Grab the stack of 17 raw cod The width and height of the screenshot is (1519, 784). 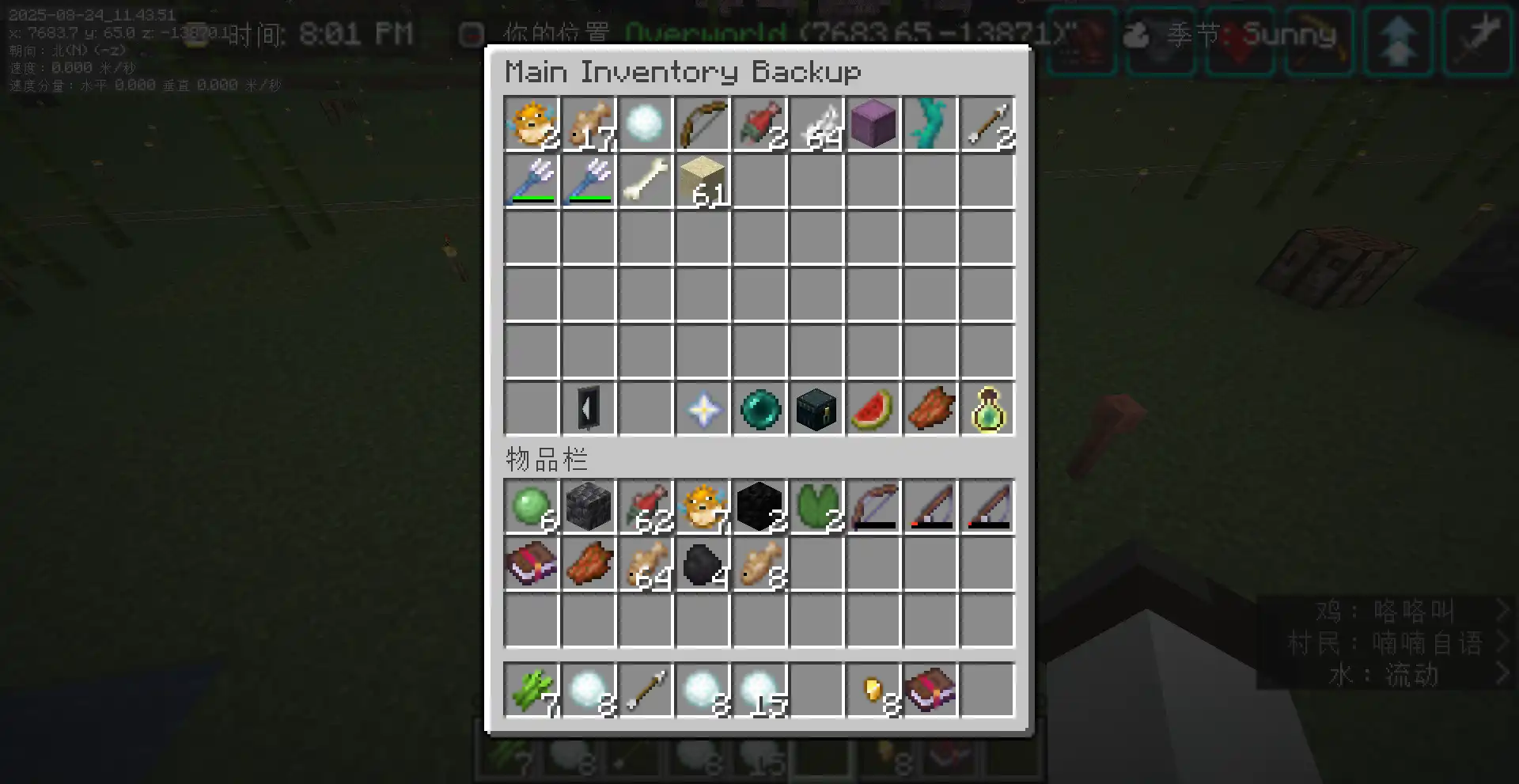point(589,124)
